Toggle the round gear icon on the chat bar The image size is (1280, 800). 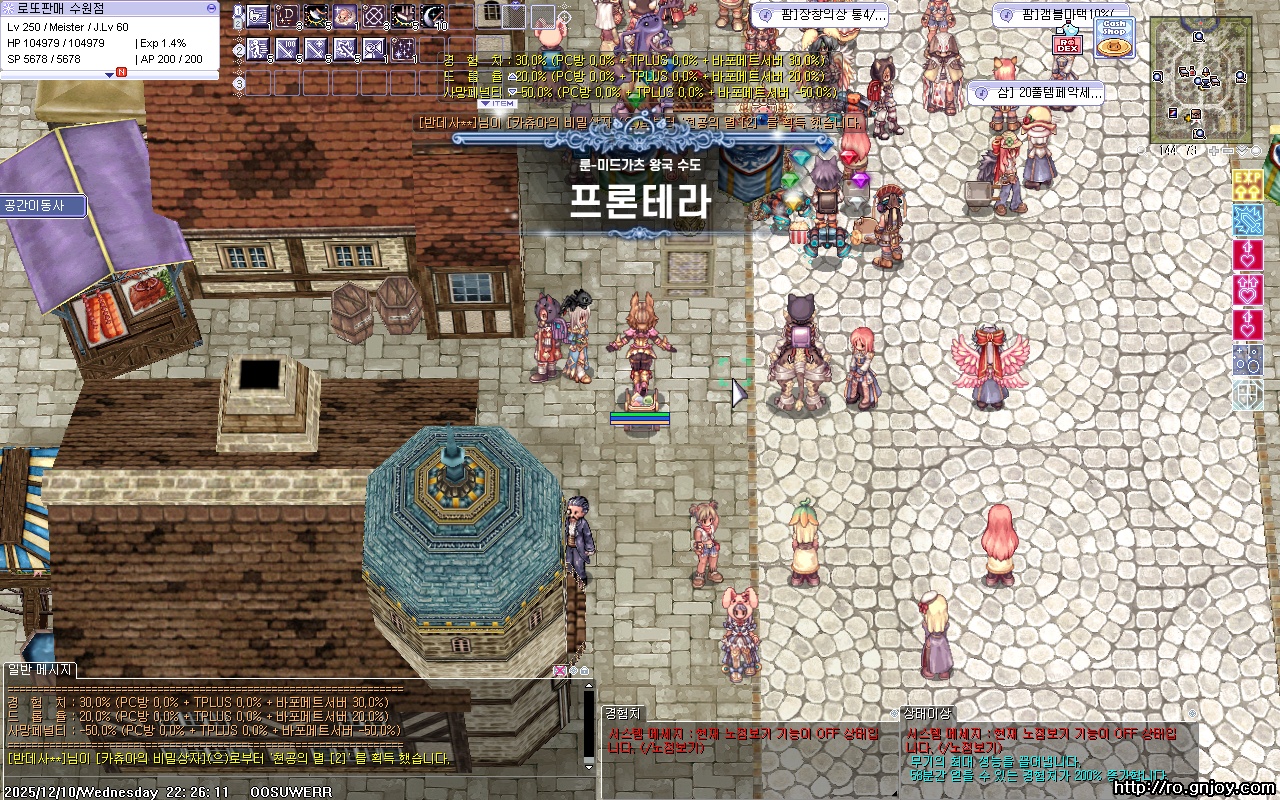click(573, 670)
